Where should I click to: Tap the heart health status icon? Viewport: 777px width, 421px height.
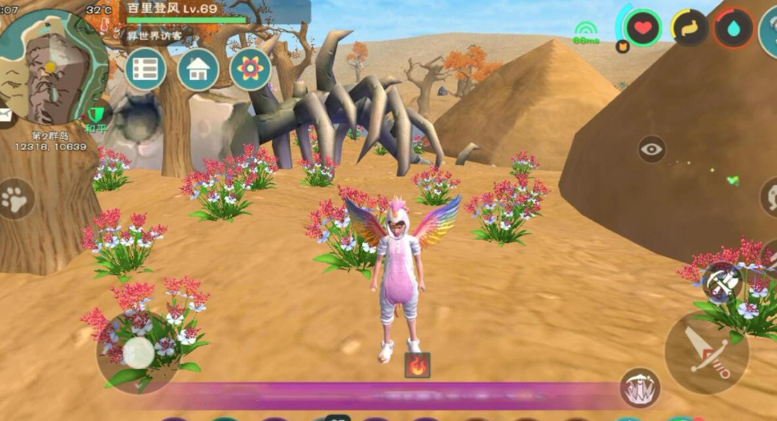pos(643,27)
